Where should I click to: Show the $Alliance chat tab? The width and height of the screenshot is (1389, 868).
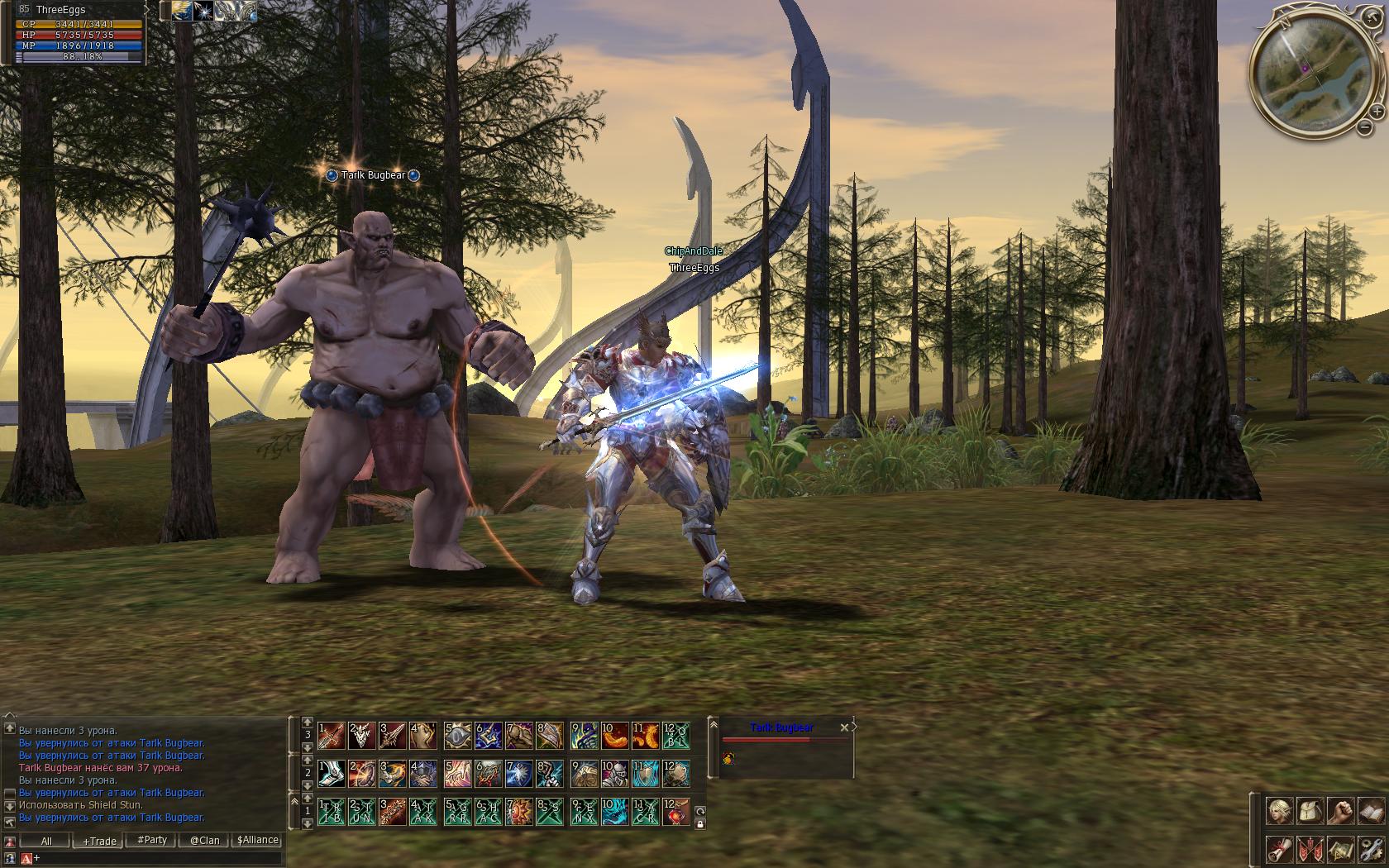[257, 841]
